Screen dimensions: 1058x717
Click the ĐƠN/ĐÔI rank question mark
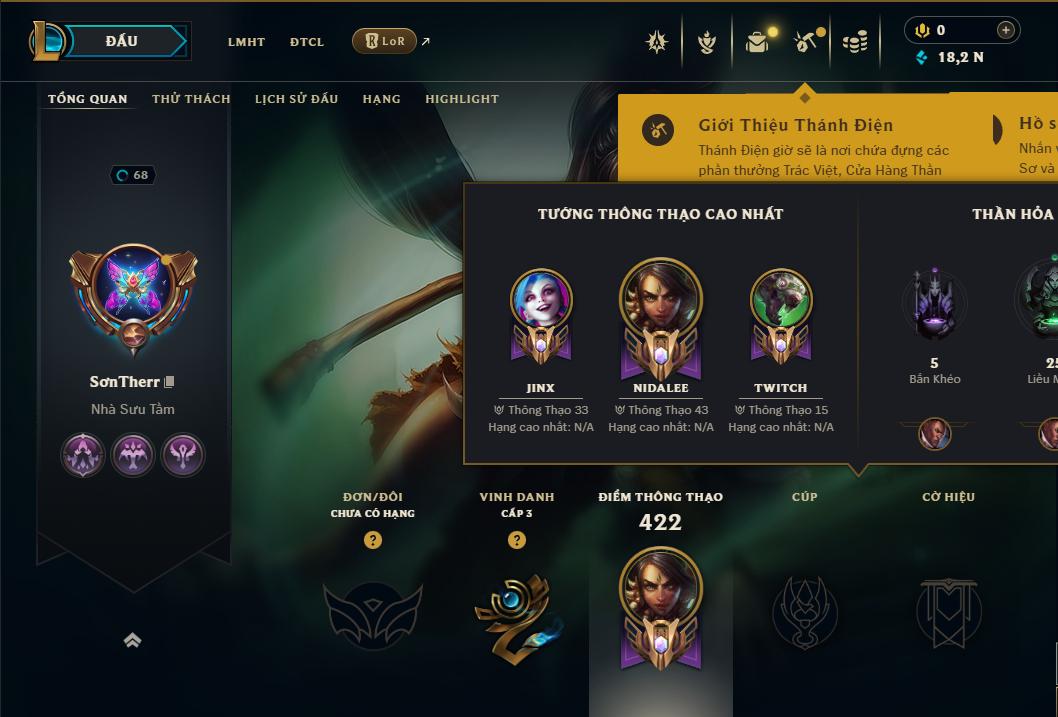[x=373, y=540]
